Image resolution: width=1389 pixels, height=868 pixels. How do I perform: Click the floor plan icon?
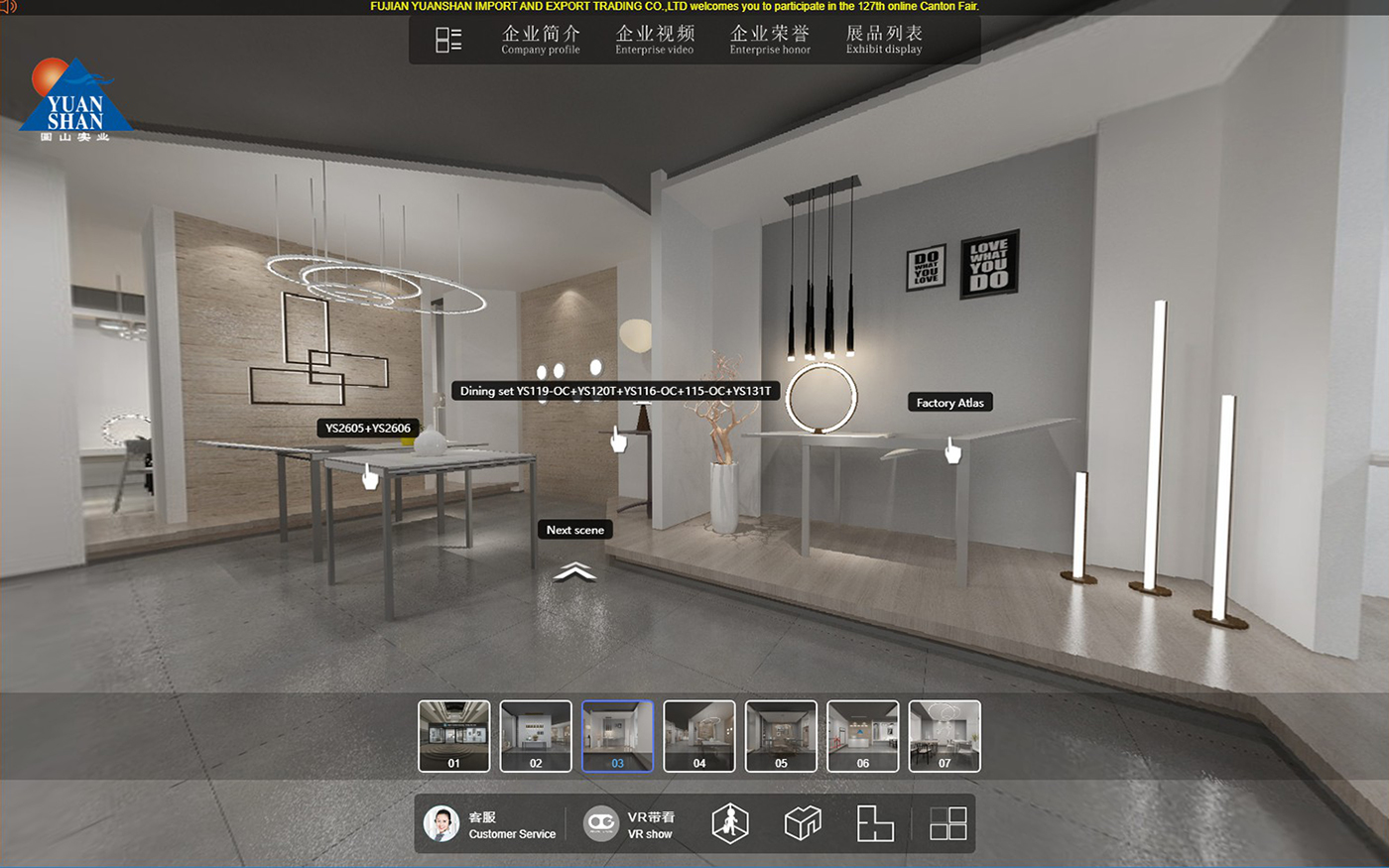pos(875,823)
